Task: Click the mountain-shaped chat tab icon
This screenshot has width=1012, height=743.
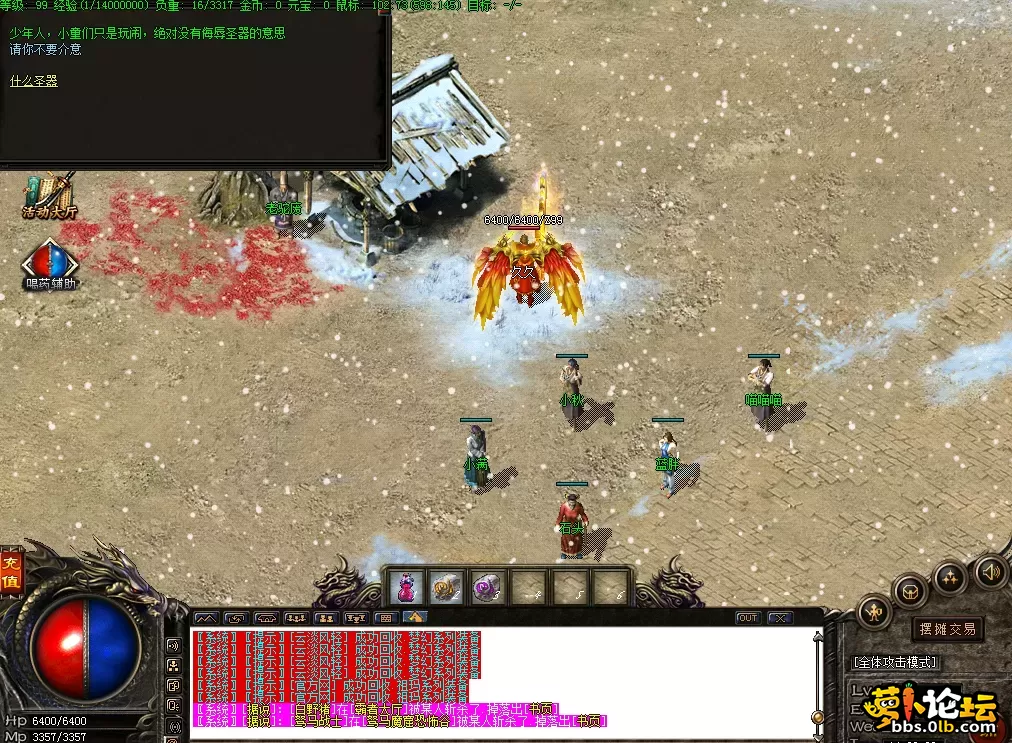Action: tap(205, 618)
